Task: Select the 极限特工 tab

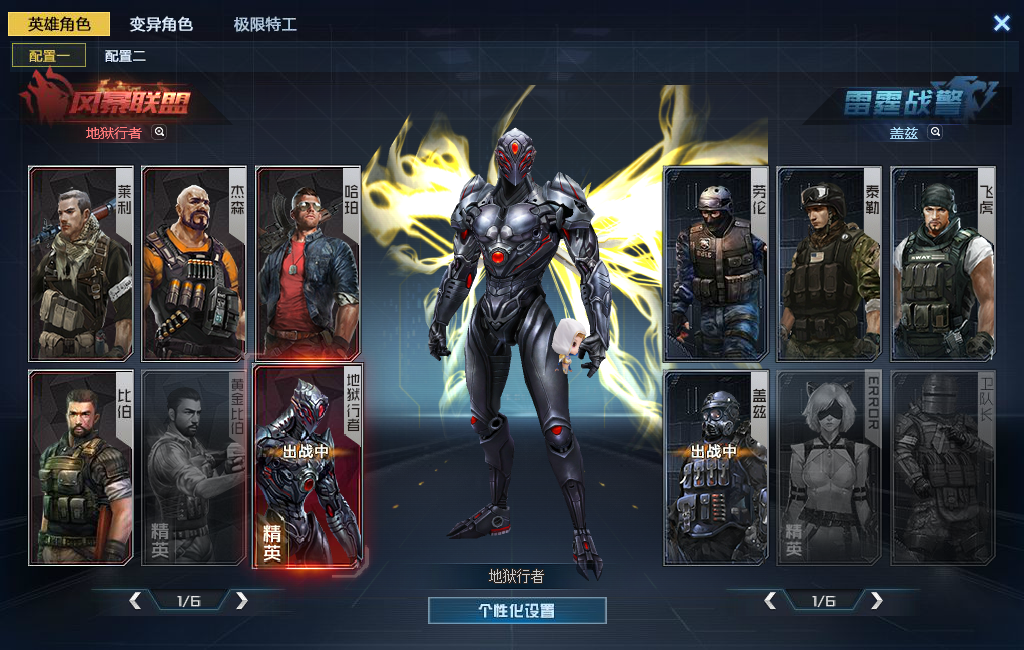Action: pos(265,24)
